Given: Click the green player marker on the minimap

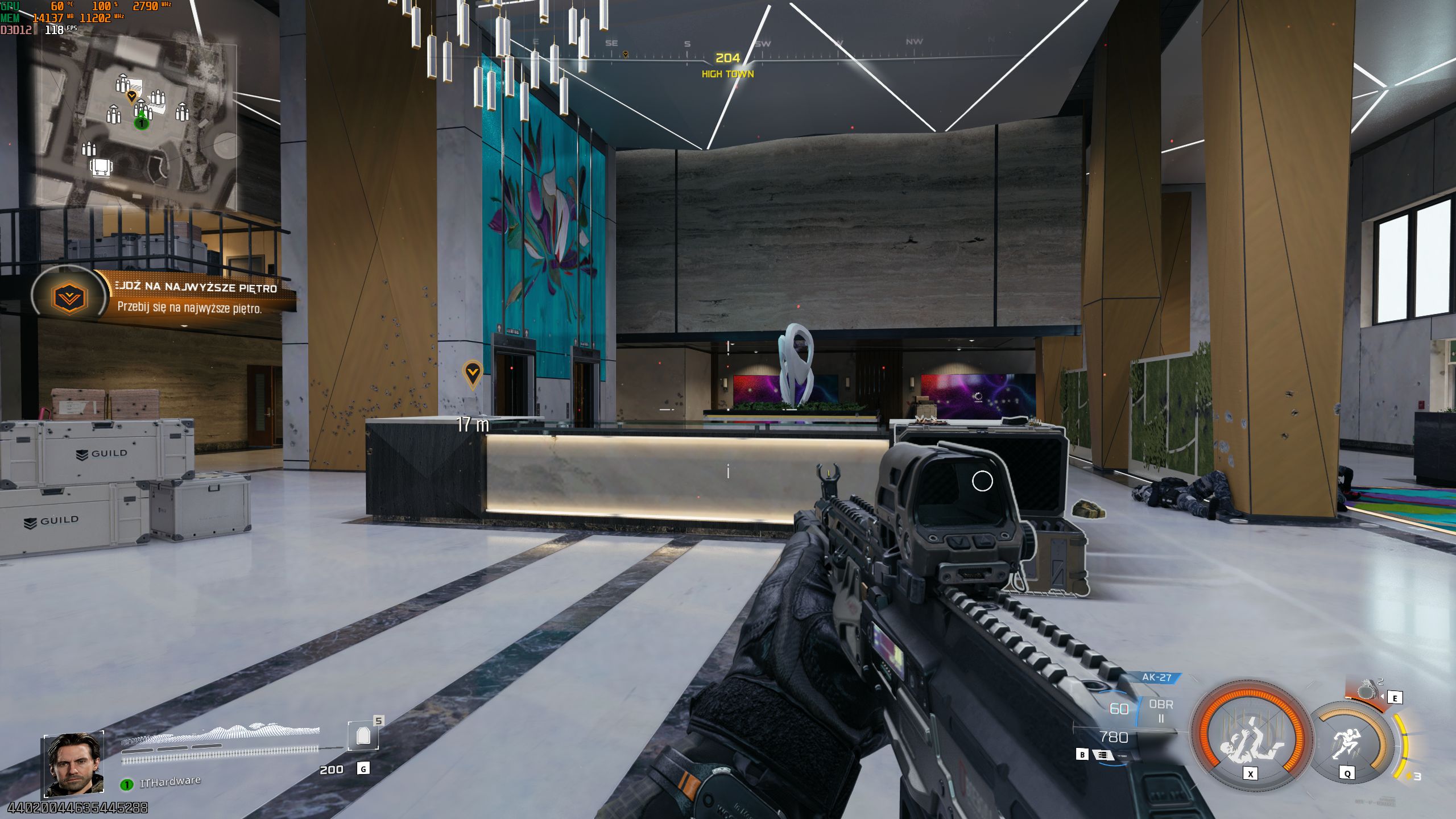Looking at the screenshot, I should [x=141, y=122].
